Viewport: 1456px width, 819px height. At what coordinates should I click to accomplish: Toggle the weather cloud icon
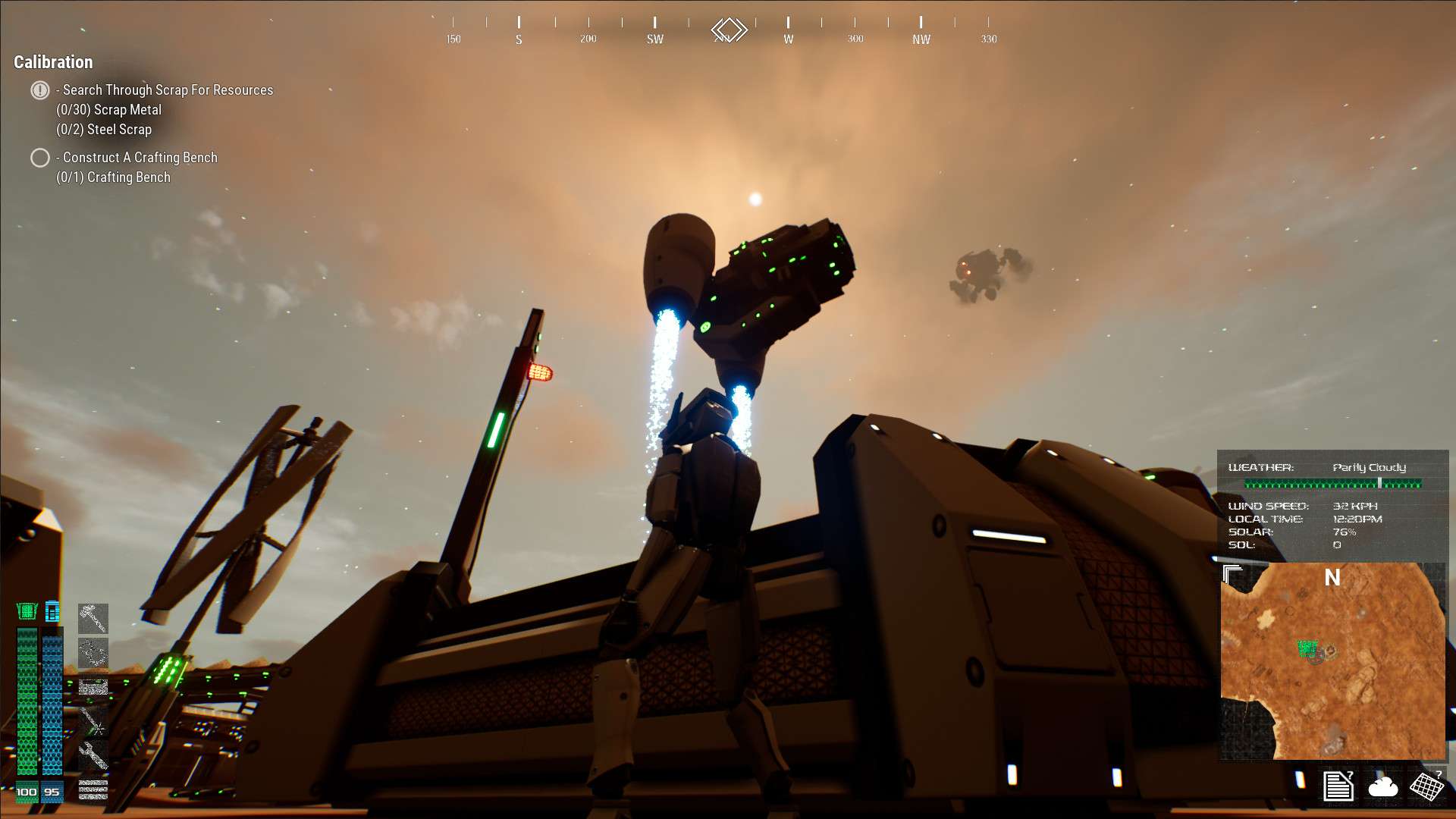1382,786
